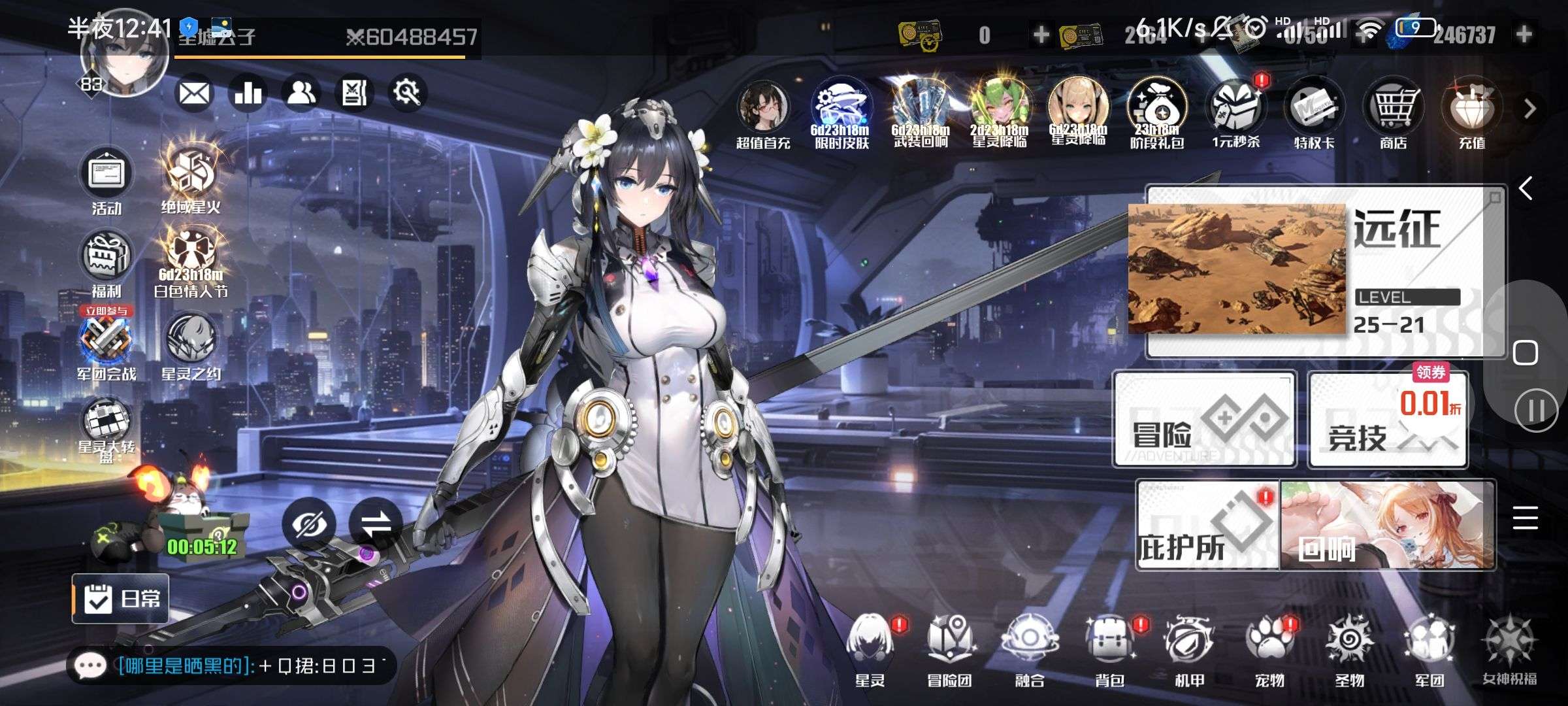
Task: Open the mail envelope icon
Action: click(x=194, y=94)
